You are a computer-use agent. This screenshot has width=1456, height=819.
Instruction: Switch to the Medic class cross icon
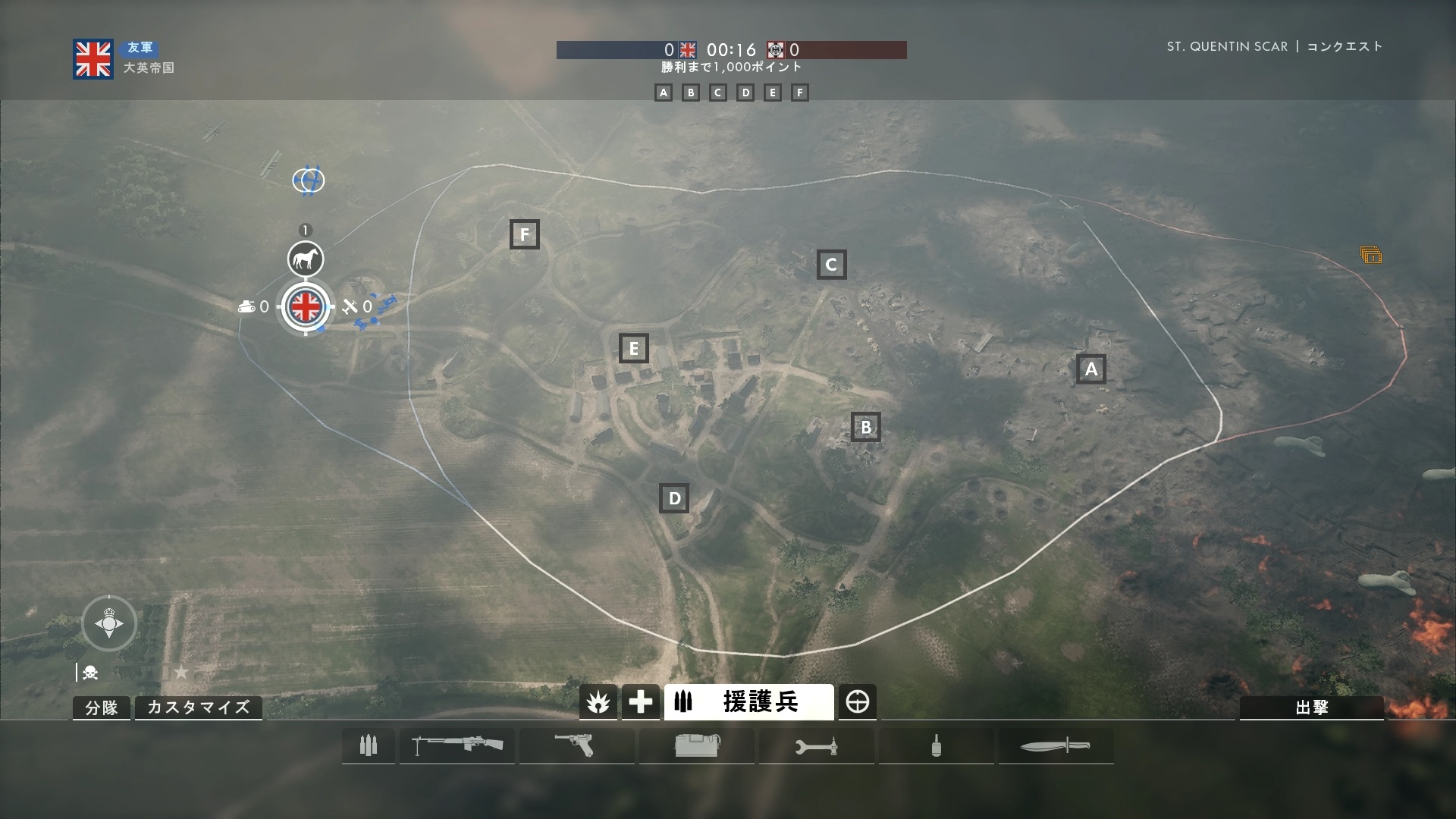[640, 703]
